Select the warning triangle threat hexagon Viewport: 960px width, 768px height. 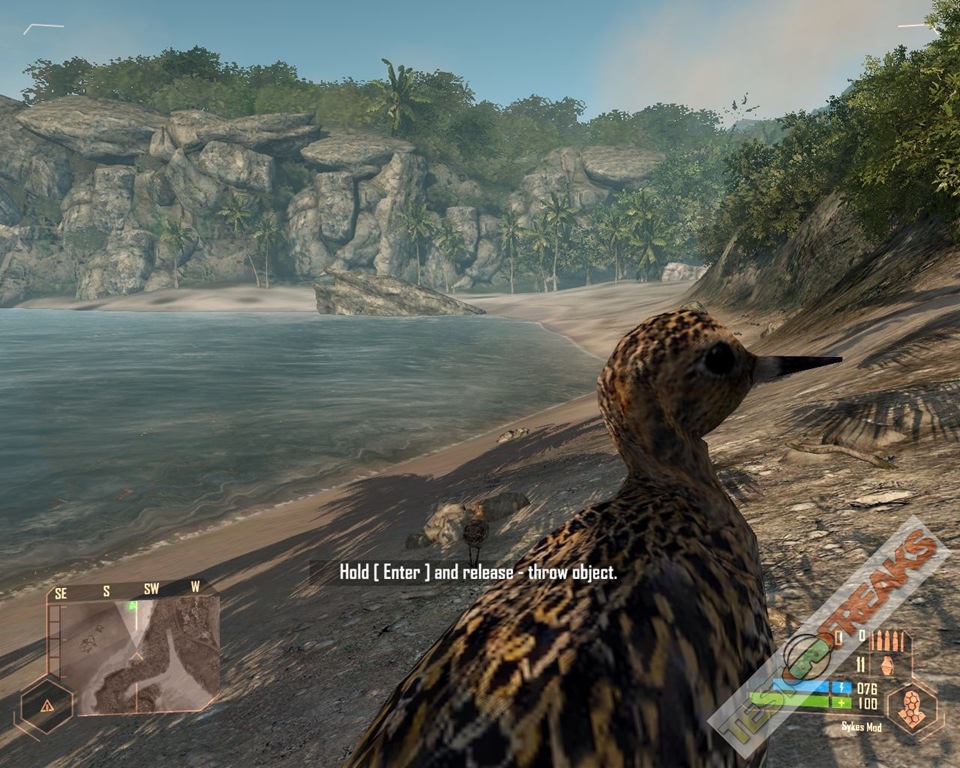[x=47, y=705]
